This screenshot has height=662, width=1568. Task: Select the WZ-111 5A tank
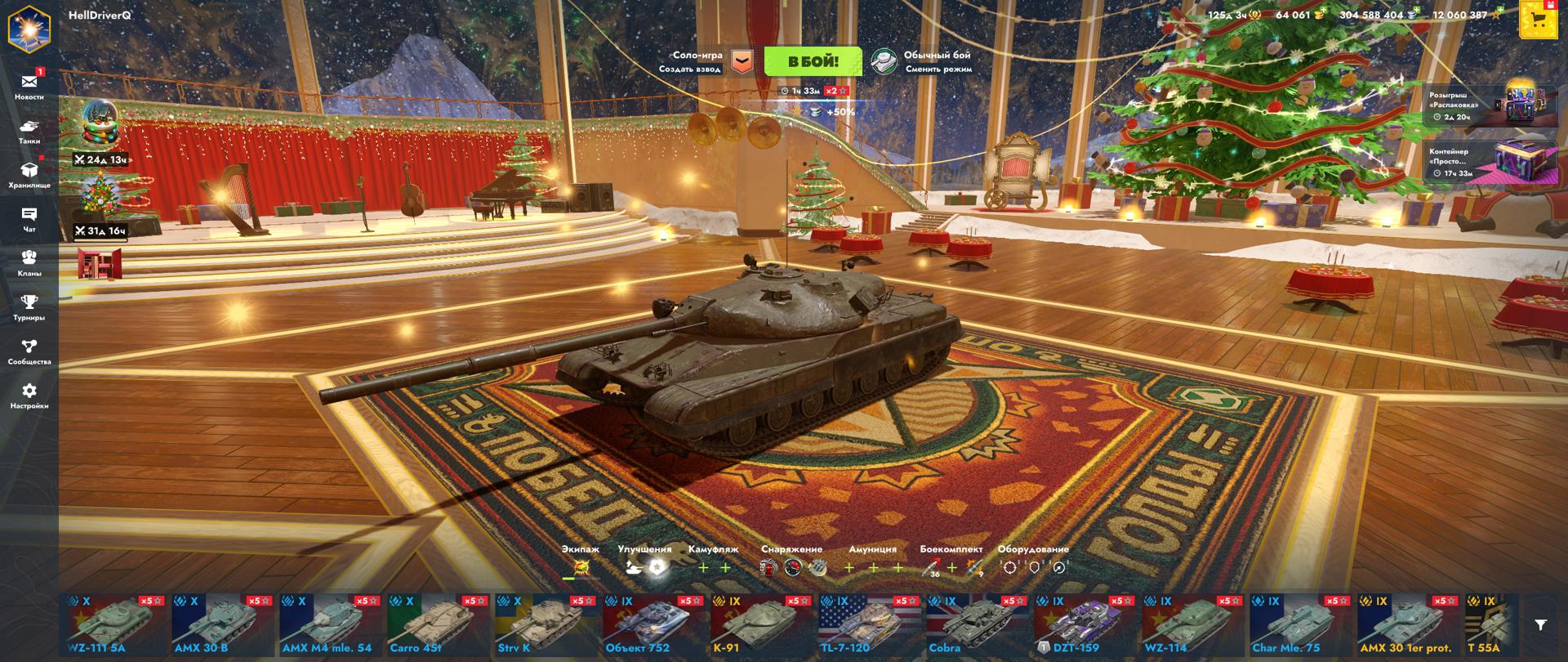coord(115,625)
